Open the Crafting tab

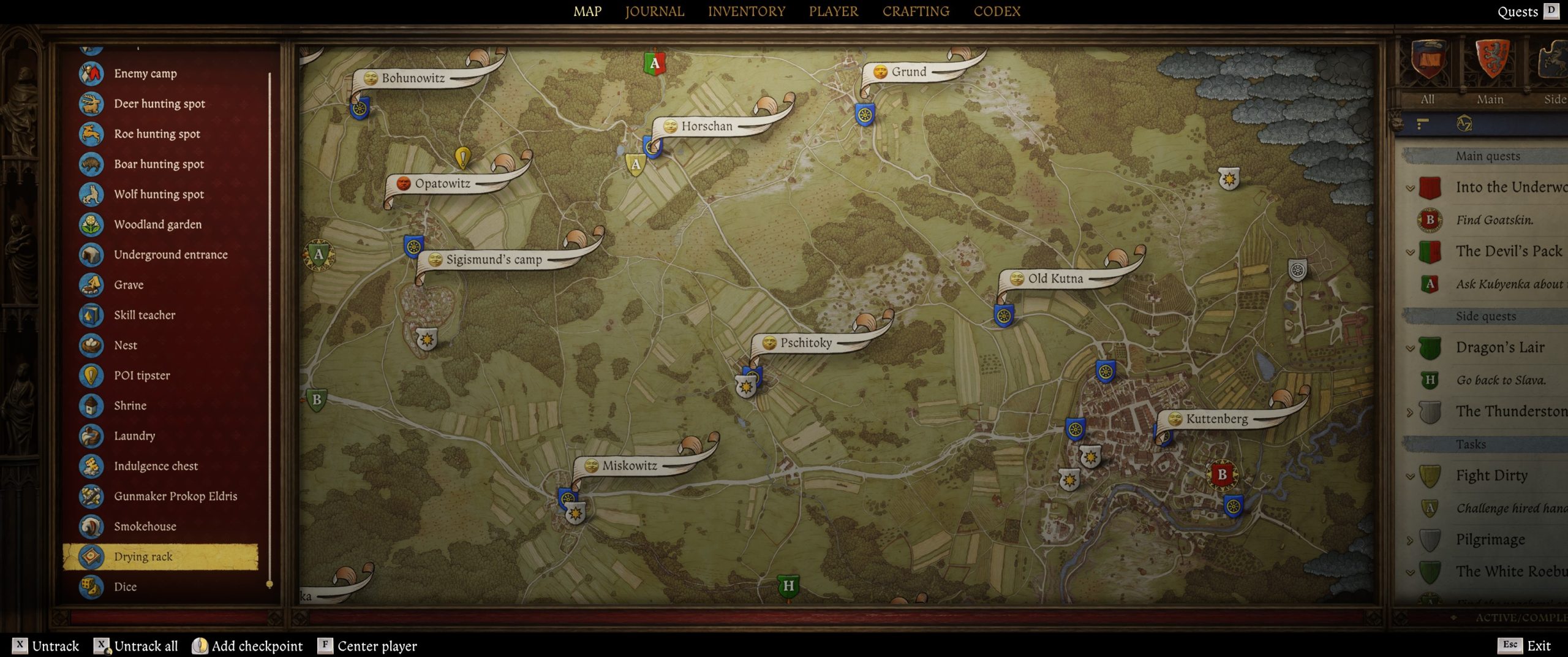pos(916,11)
